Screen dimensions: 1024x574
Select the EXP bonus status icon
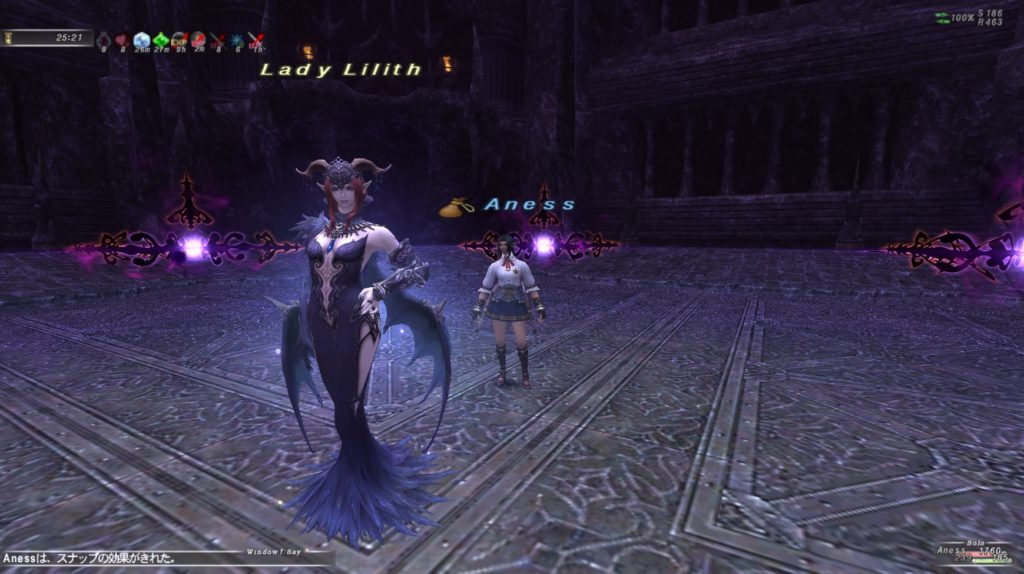181,39
